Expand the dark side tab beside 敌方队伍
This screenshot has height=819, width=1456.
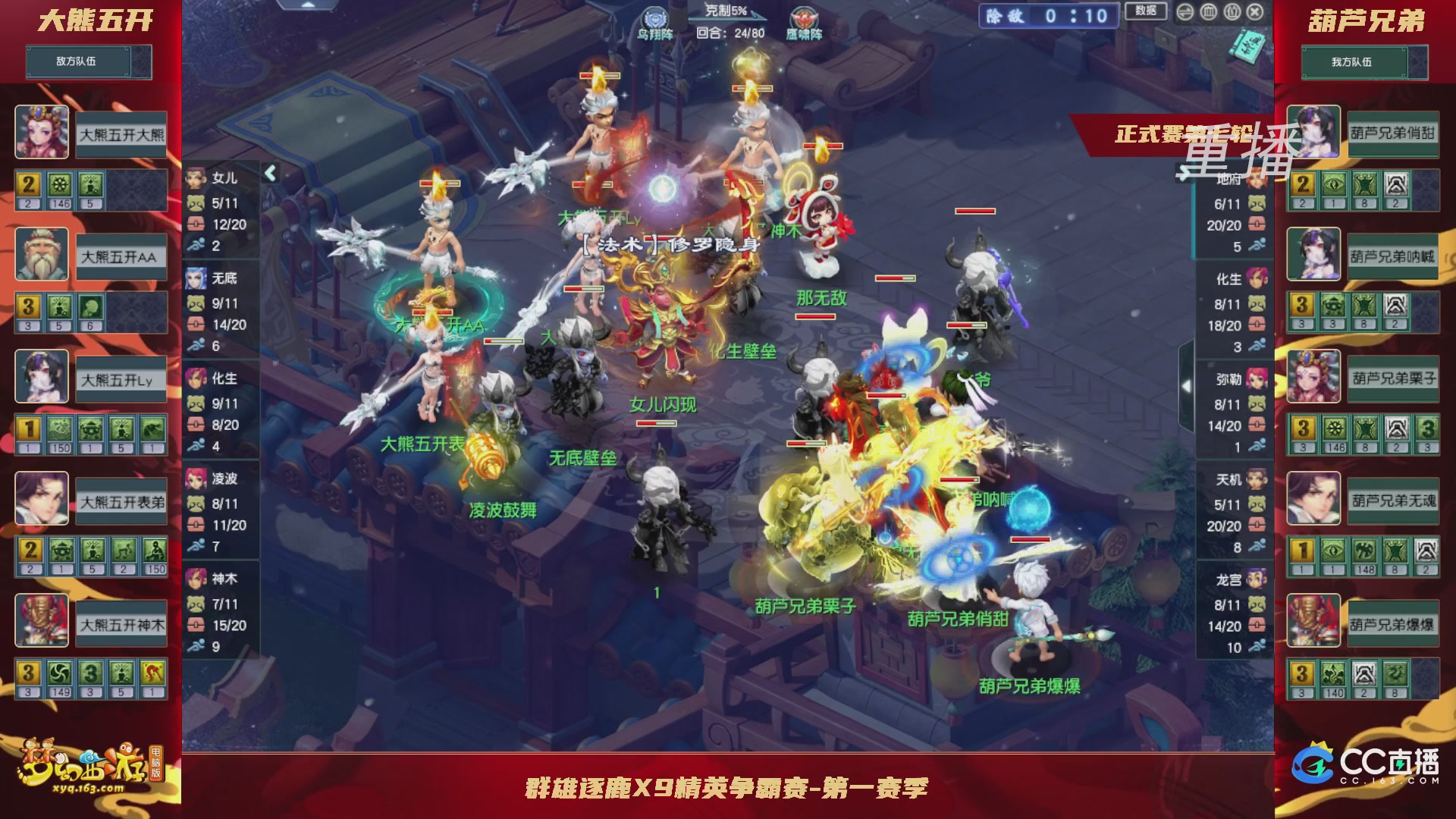point(142,62)
